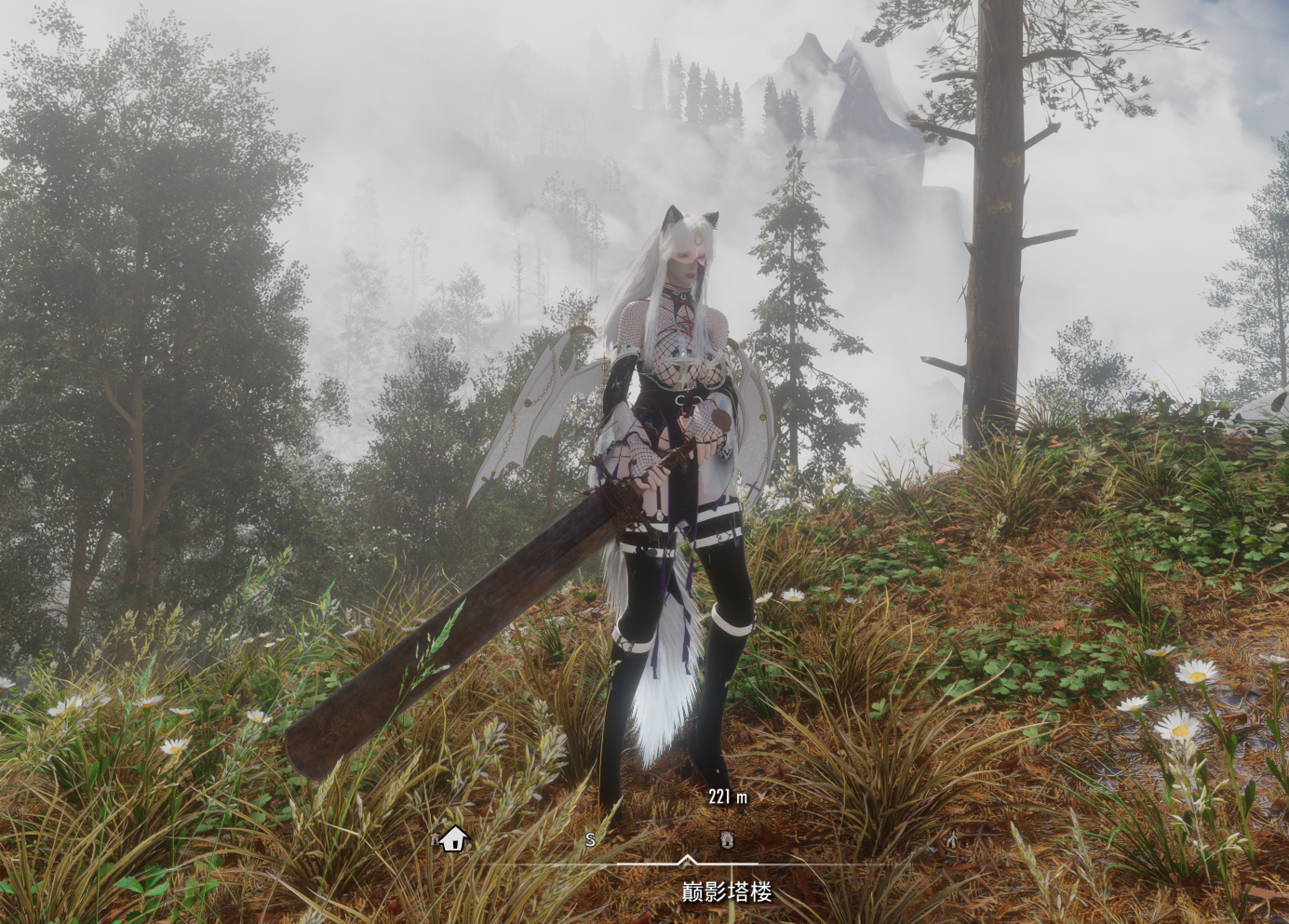The width and height of the screenshot is (1289, 924).
Task: Click the S south indicator on the compass
Action: (590, 839)
